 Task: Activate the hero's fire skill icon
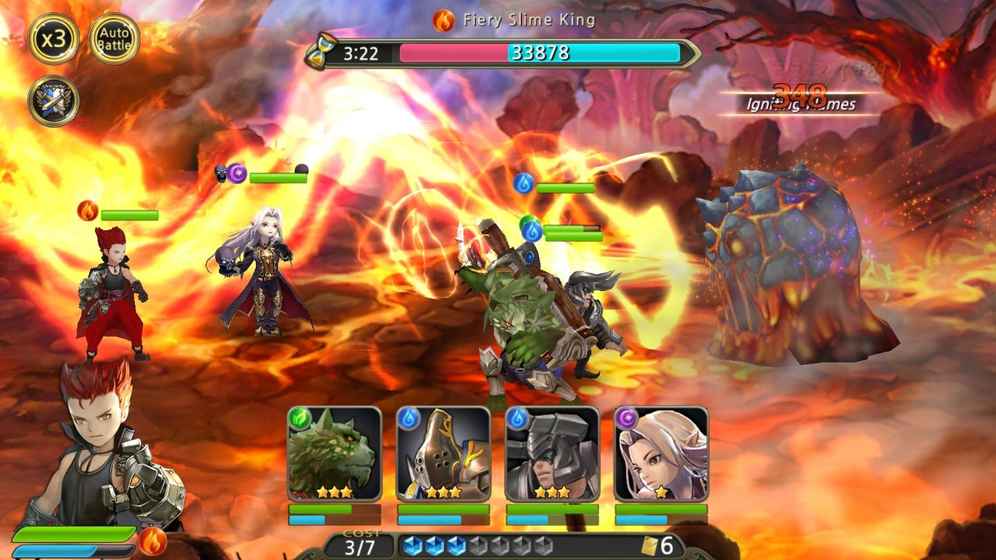click(153, 541)
